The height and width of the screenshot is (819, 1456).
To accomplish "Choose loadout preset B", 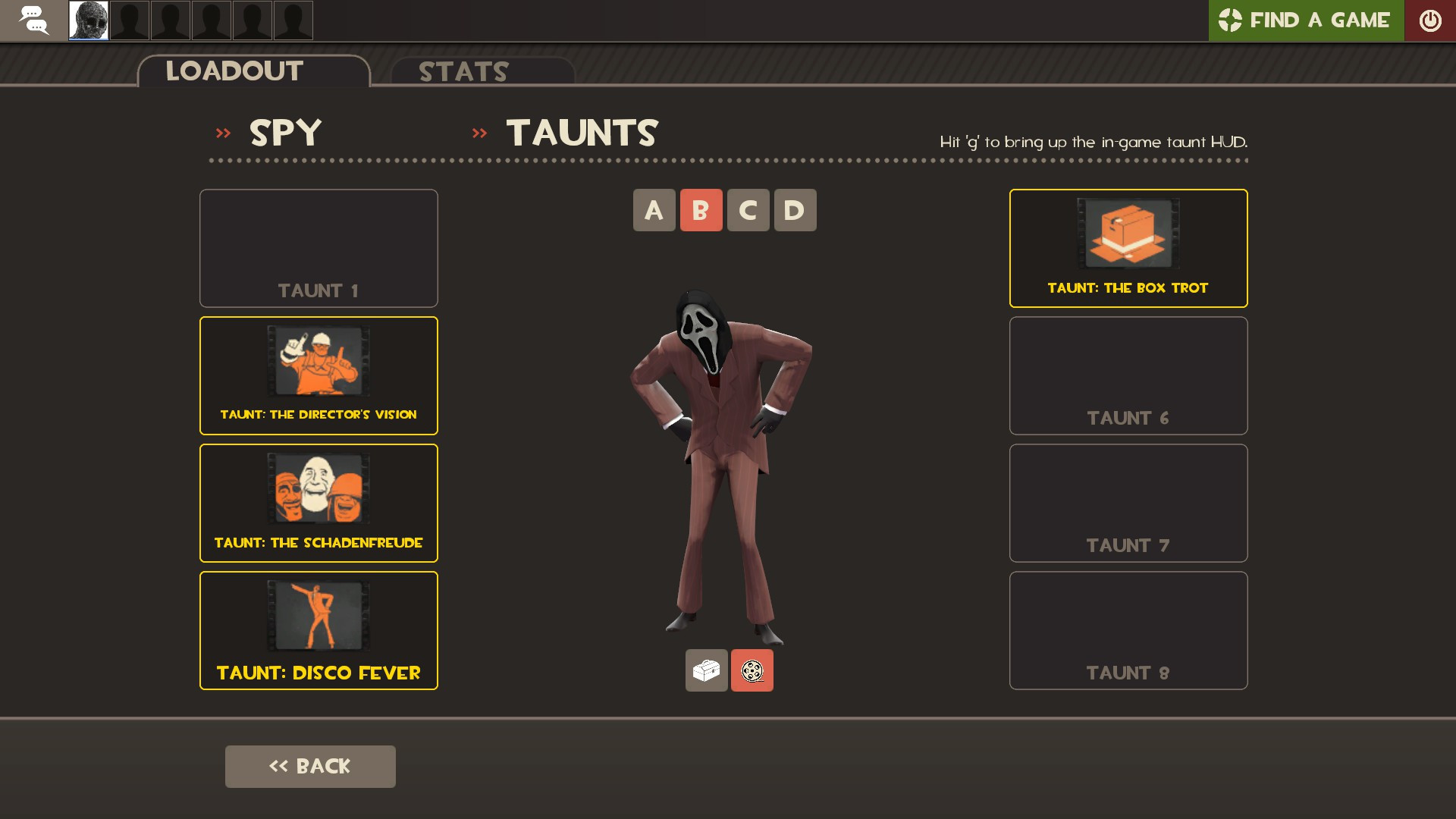I will (x=701, y=210).
